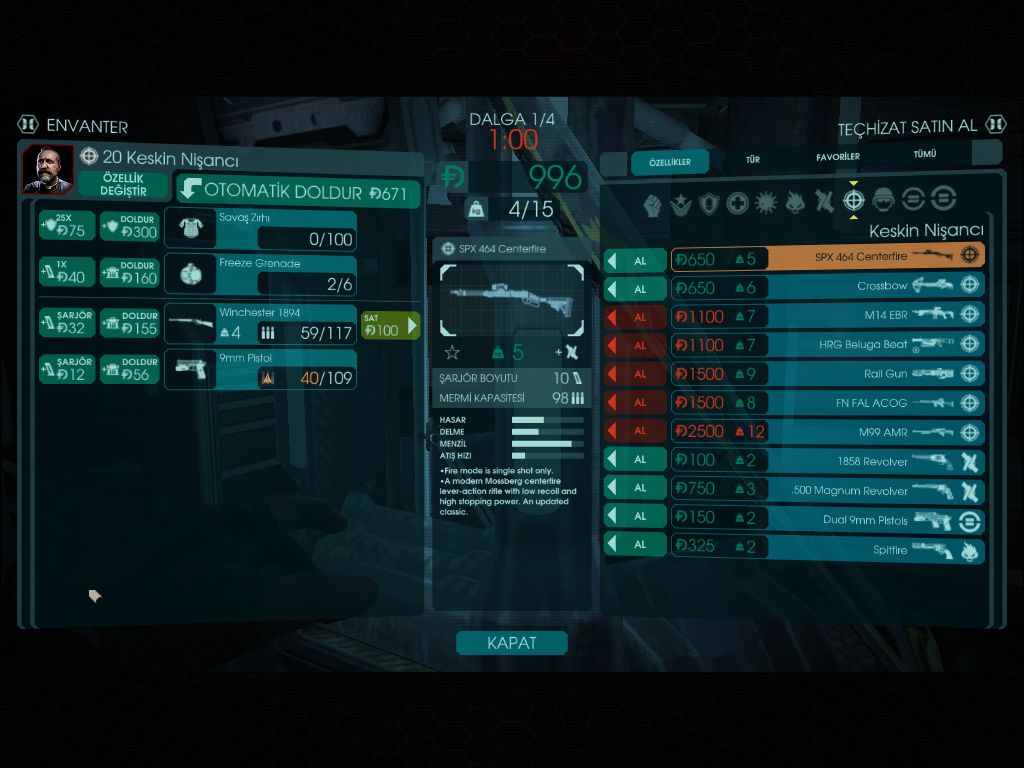This screenshot has height=768, width=1024.
Task: Refill Freeze Grenades with the 160 DOLDUR button
Action: (x=130, y=273)
